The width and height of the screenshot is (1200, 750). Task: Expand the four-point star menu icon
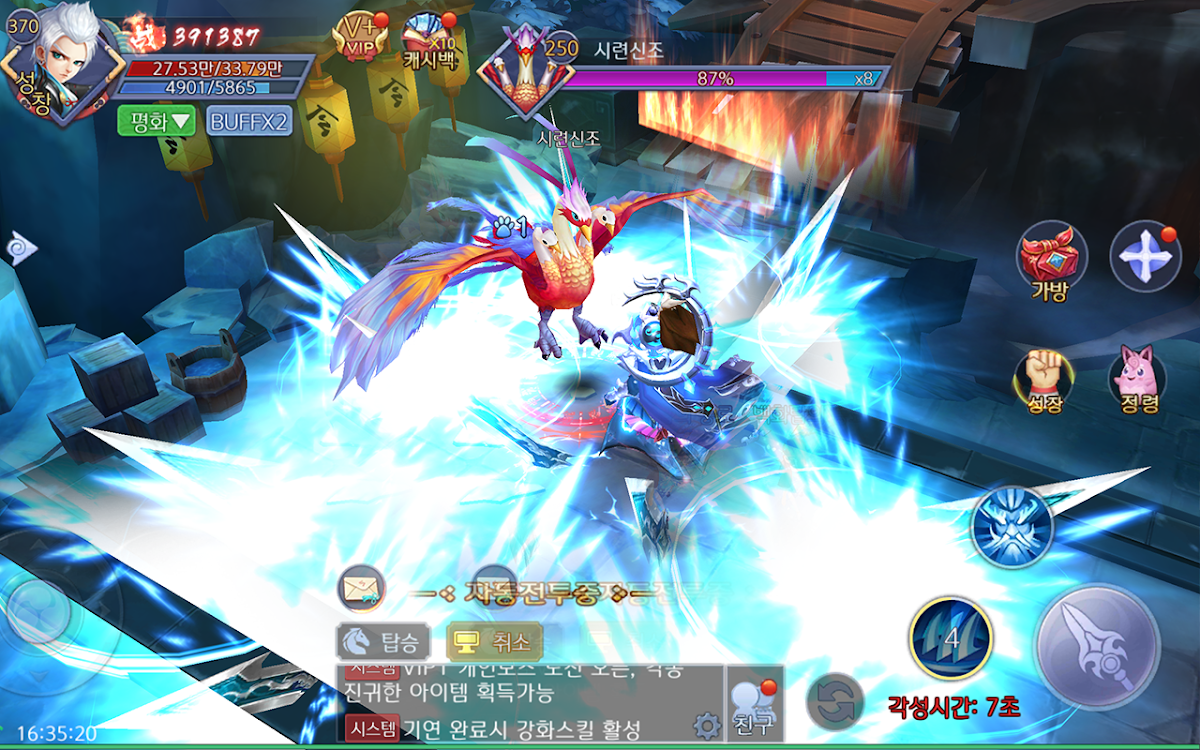click(x=1145, y=256)
